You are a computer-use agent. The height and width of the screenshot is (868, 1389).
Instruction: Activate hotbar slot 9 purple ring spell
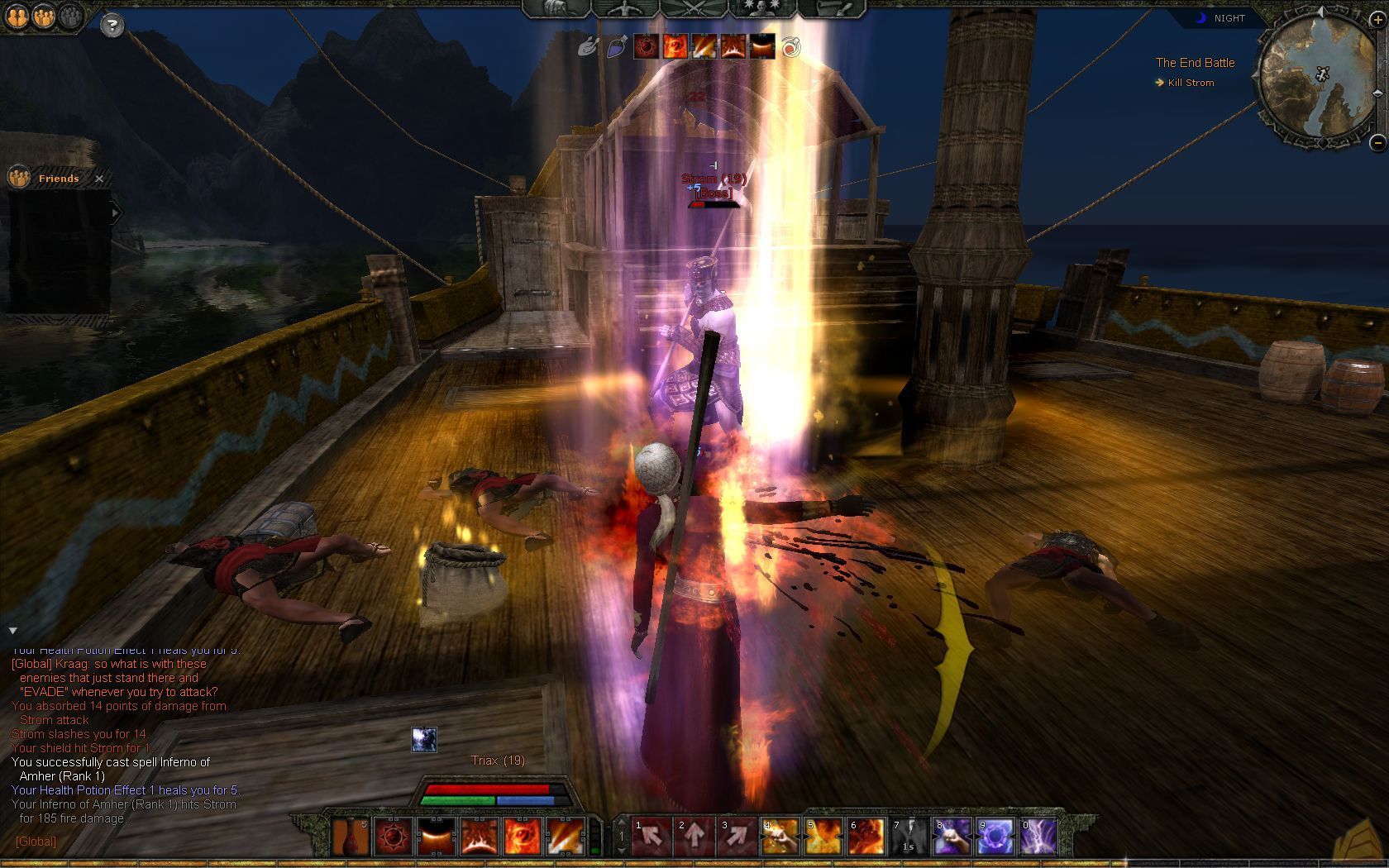995,837
